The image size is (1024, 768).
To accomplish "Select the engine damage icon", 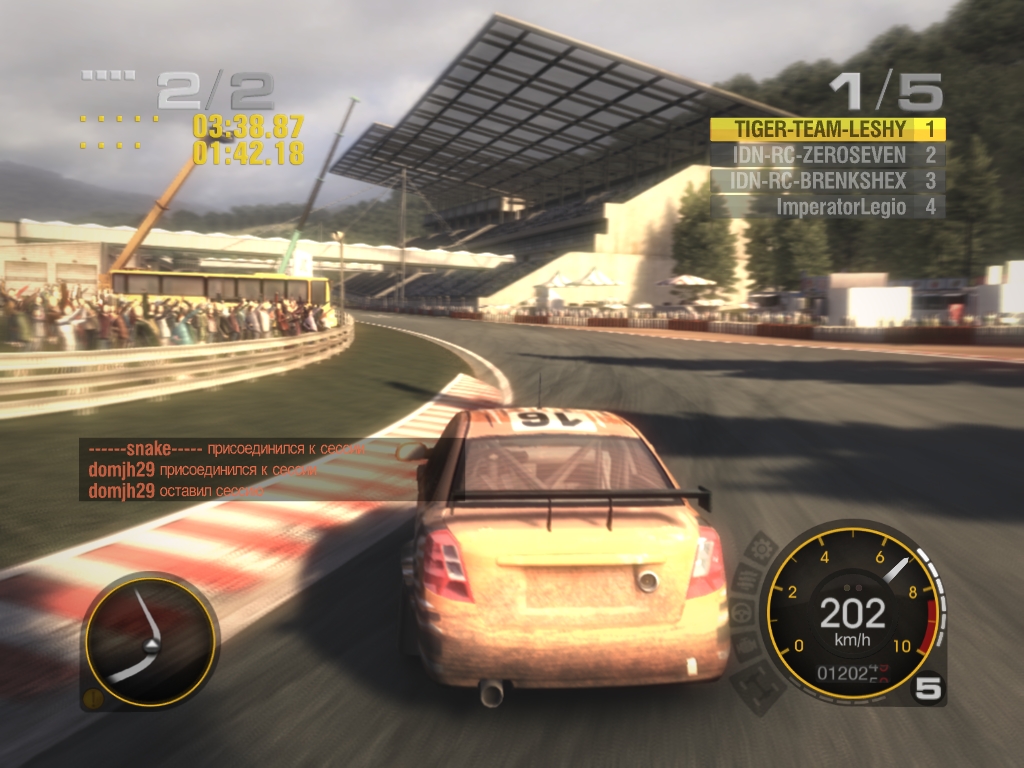I will [747, 647].
